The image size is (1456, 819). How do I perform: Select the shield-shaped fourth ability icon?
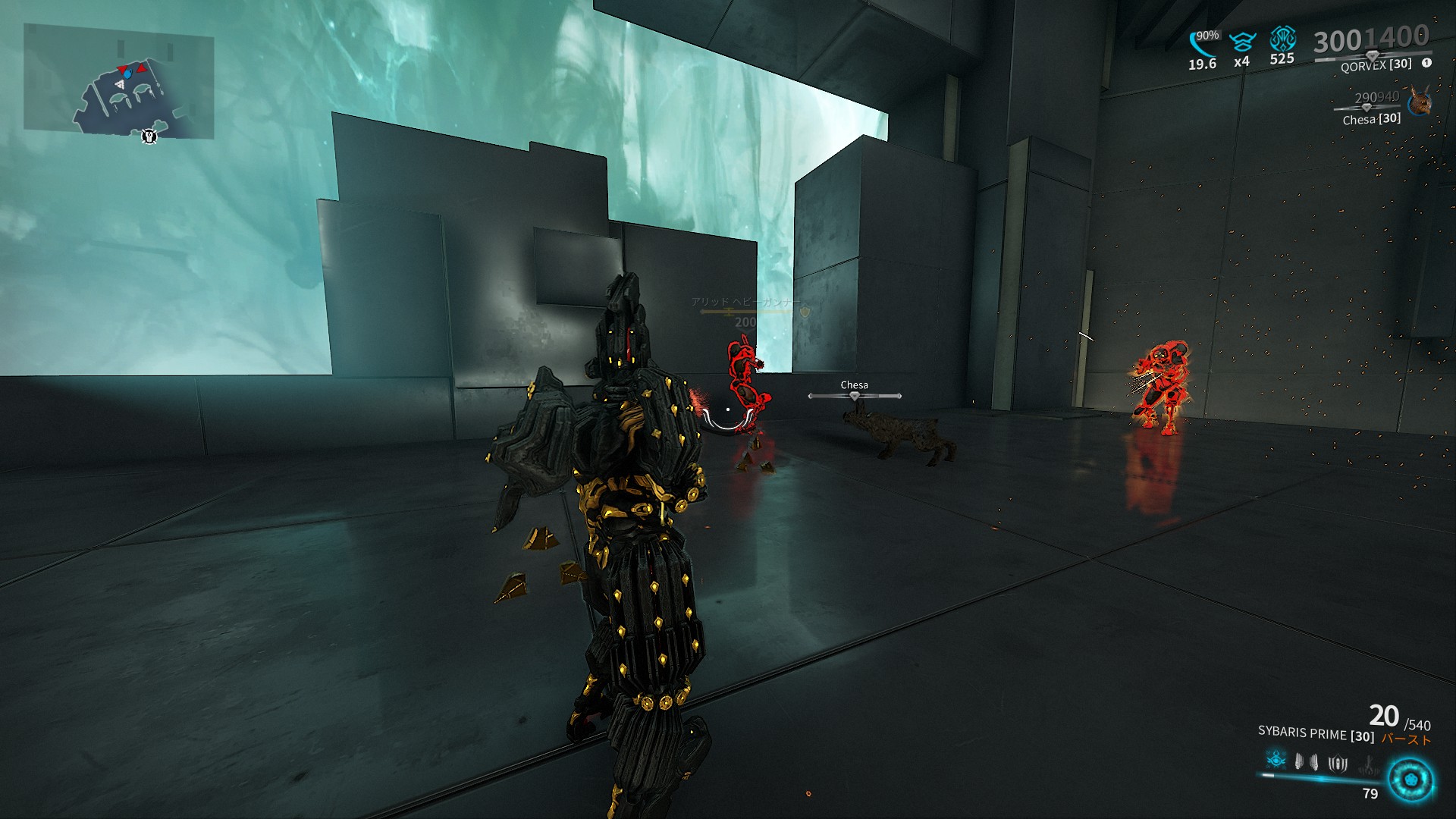tap(1338, 763)
